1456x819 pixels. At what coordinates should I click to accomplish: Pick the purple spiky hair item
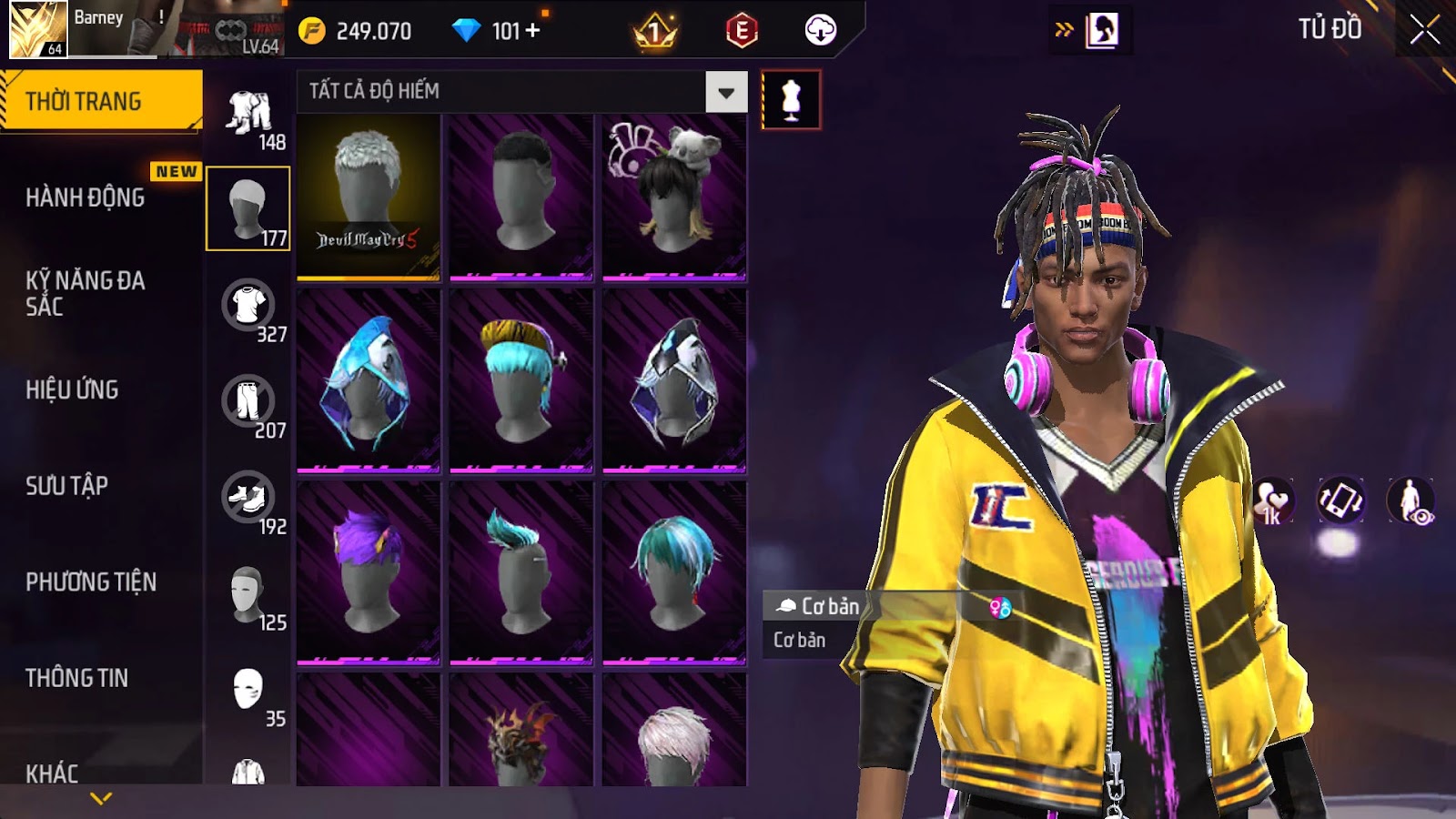click(x=369, y=572)
